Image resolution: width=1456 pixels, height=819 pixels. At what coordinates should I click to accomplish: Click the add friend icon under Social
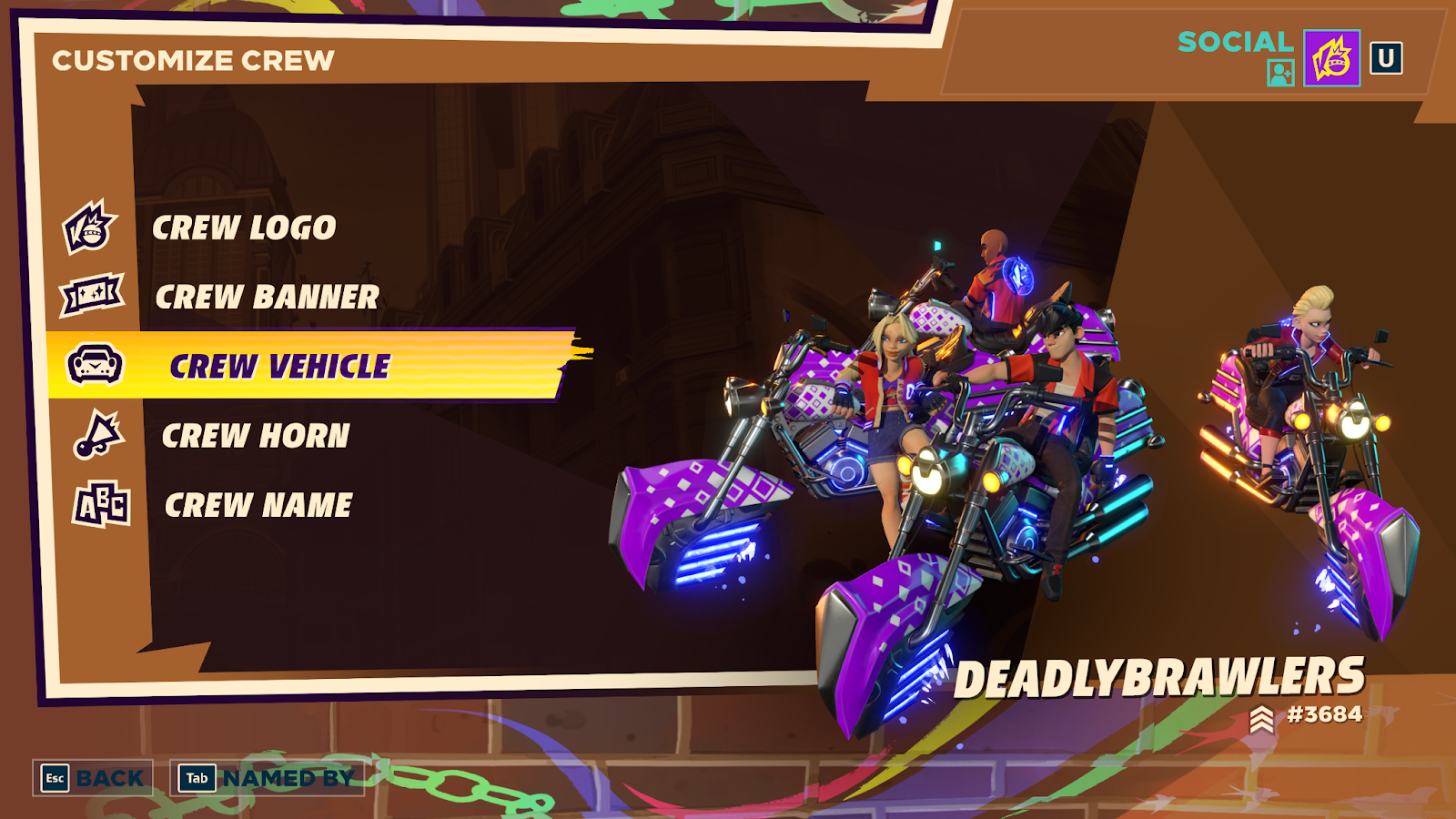[x=1280, y=73]
